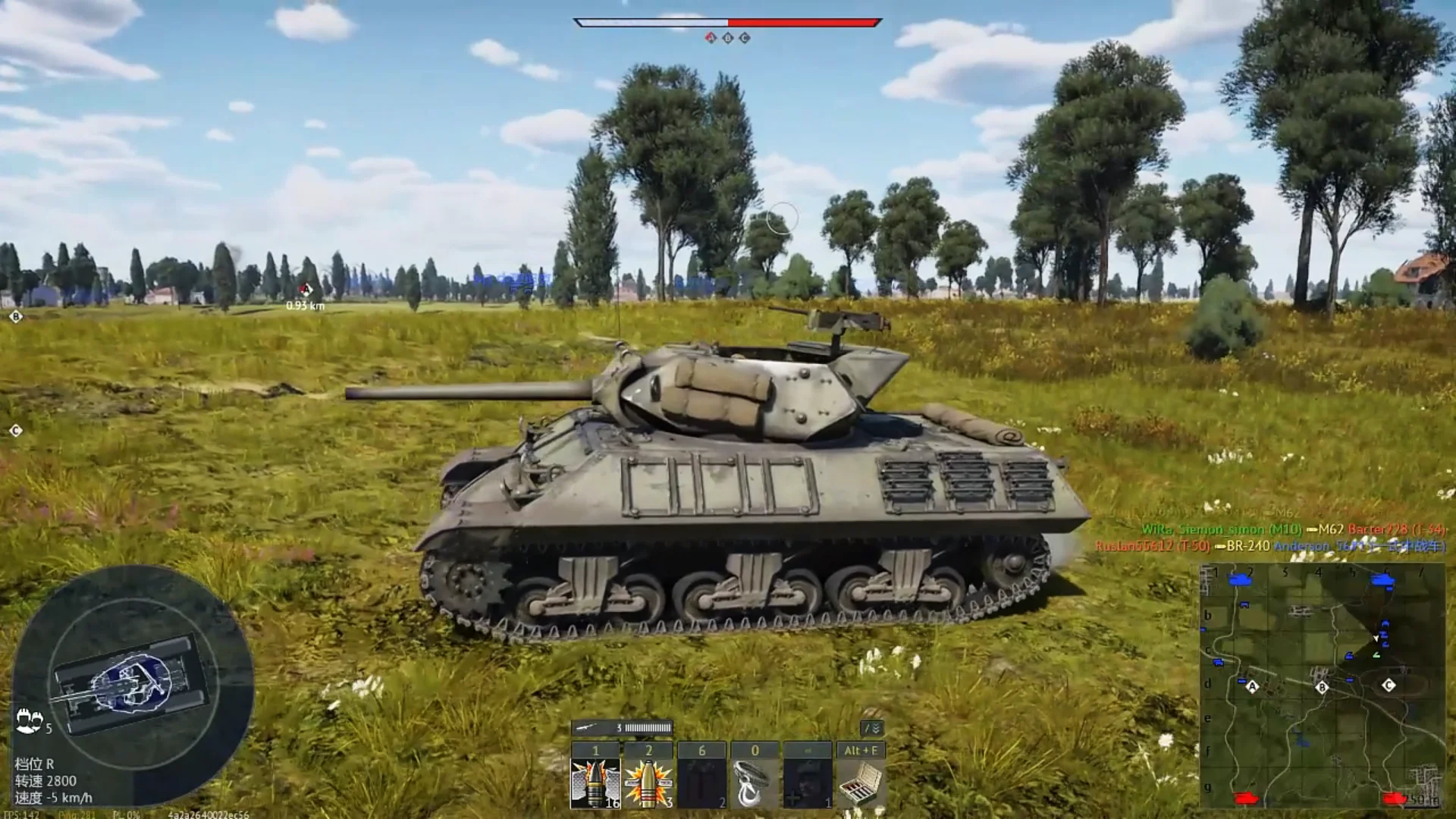Select capture point B on minimap
Viewport: 1456px width, 819px height.
(x=1322, y=687)
